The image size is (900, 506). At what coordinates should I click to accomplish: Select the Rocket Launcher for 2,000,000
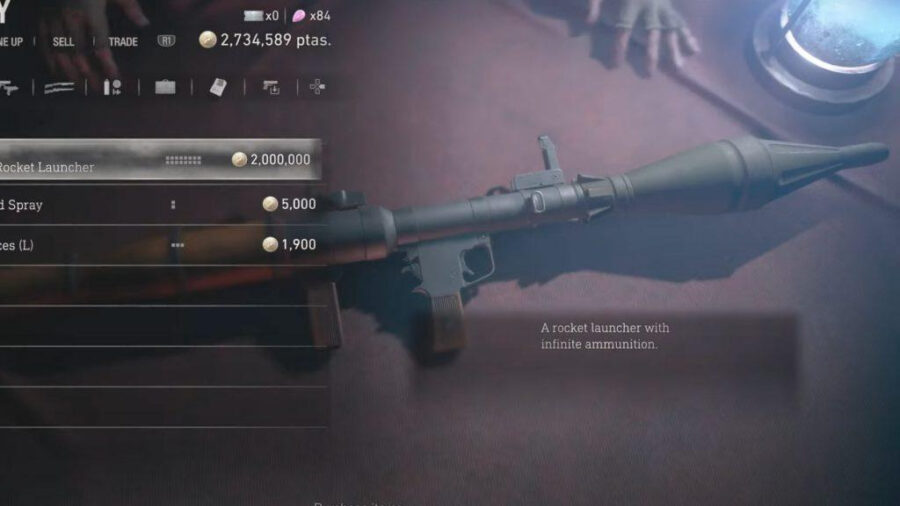(x=160, y=160)
